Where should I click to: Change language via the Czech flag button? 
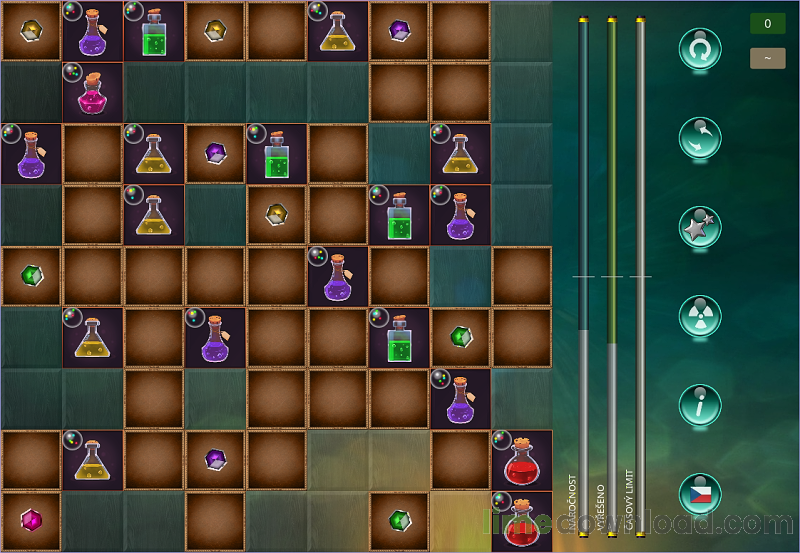coord(700,494)
